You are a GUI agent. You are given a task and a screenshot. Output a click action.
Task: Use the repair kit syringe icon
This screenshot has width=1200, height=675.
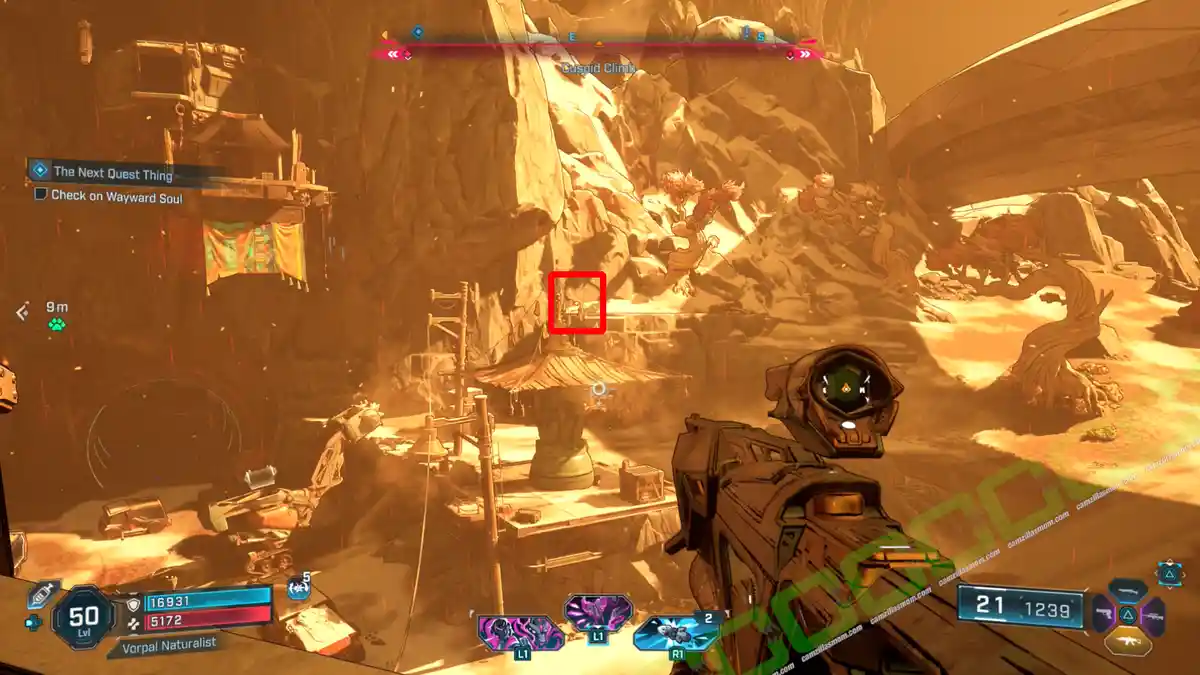coord(43,595)
